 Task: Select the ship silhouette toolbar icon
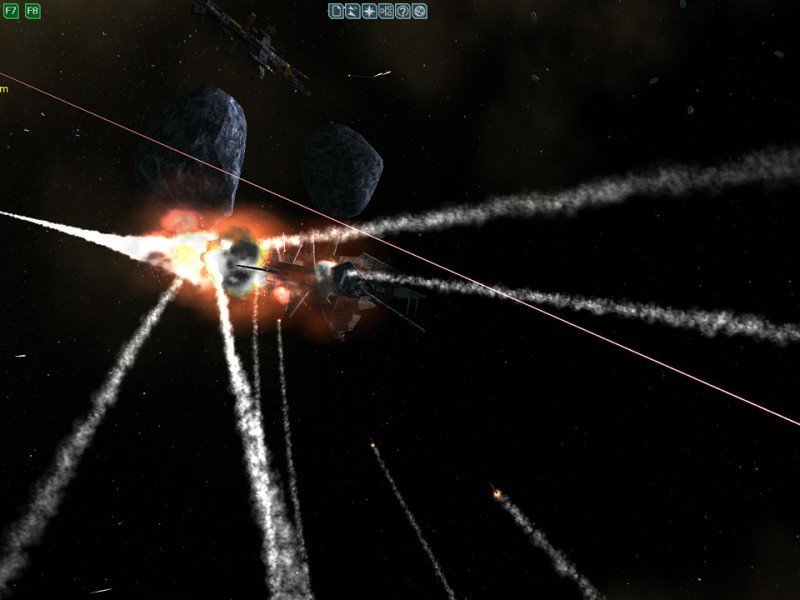pos(353,11)
